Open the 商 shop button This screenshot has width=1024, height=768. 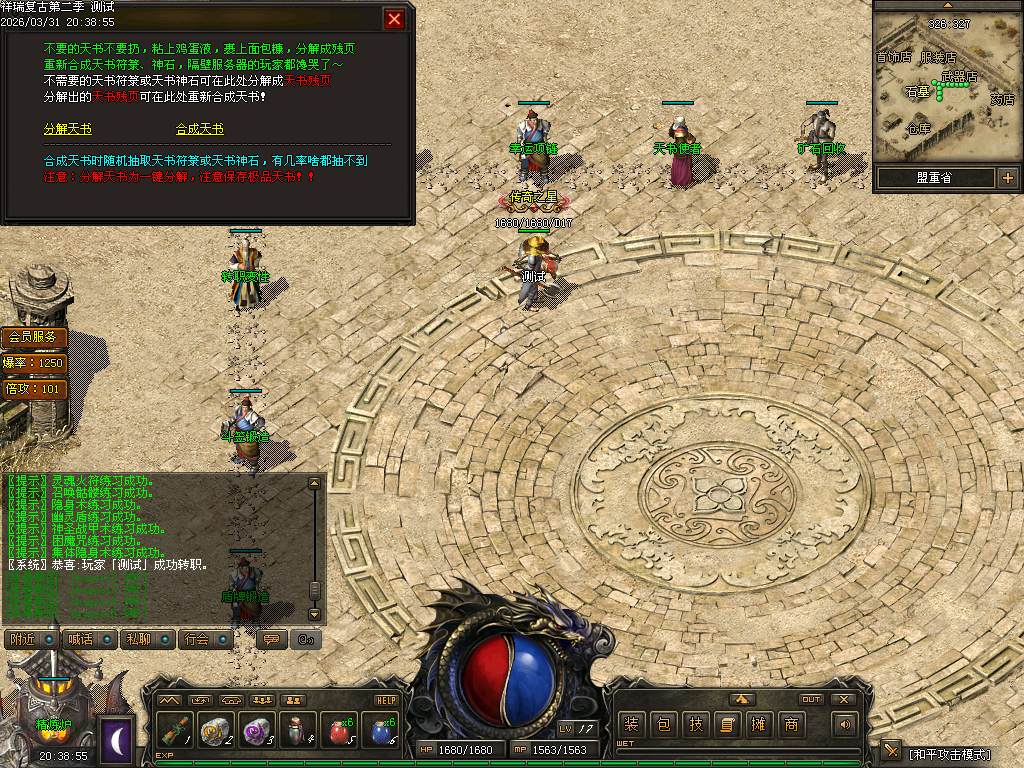coord(791,725)
